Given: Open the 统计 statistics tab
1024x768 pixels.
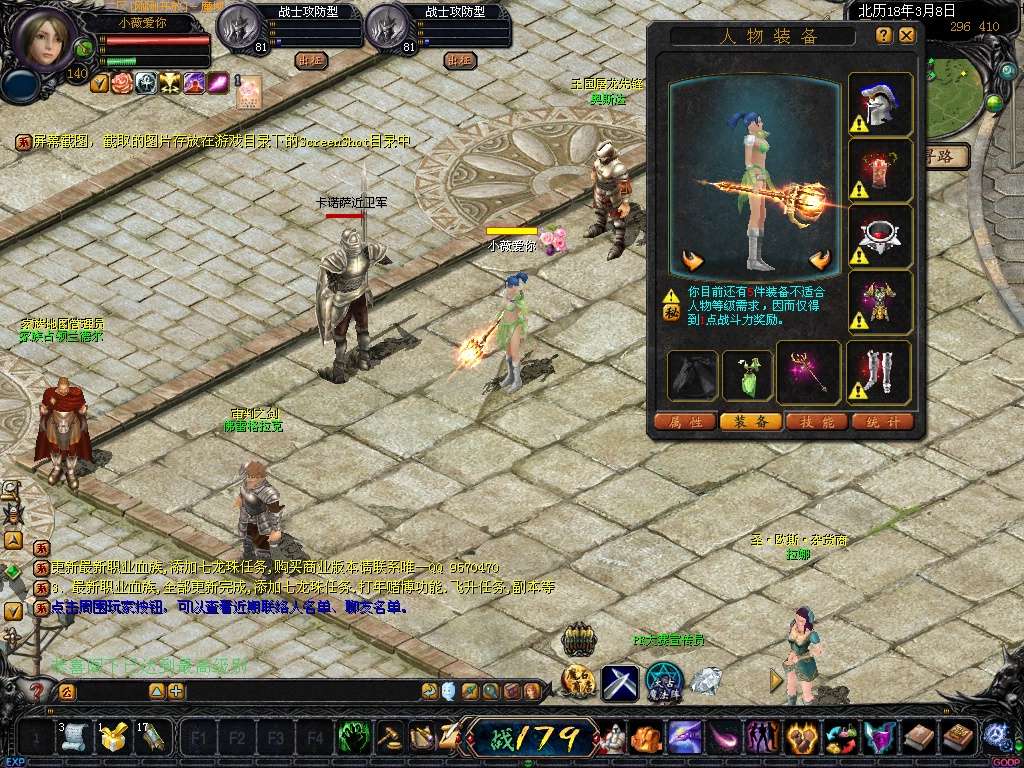Looking at the screenshot, I should [882, 422].
